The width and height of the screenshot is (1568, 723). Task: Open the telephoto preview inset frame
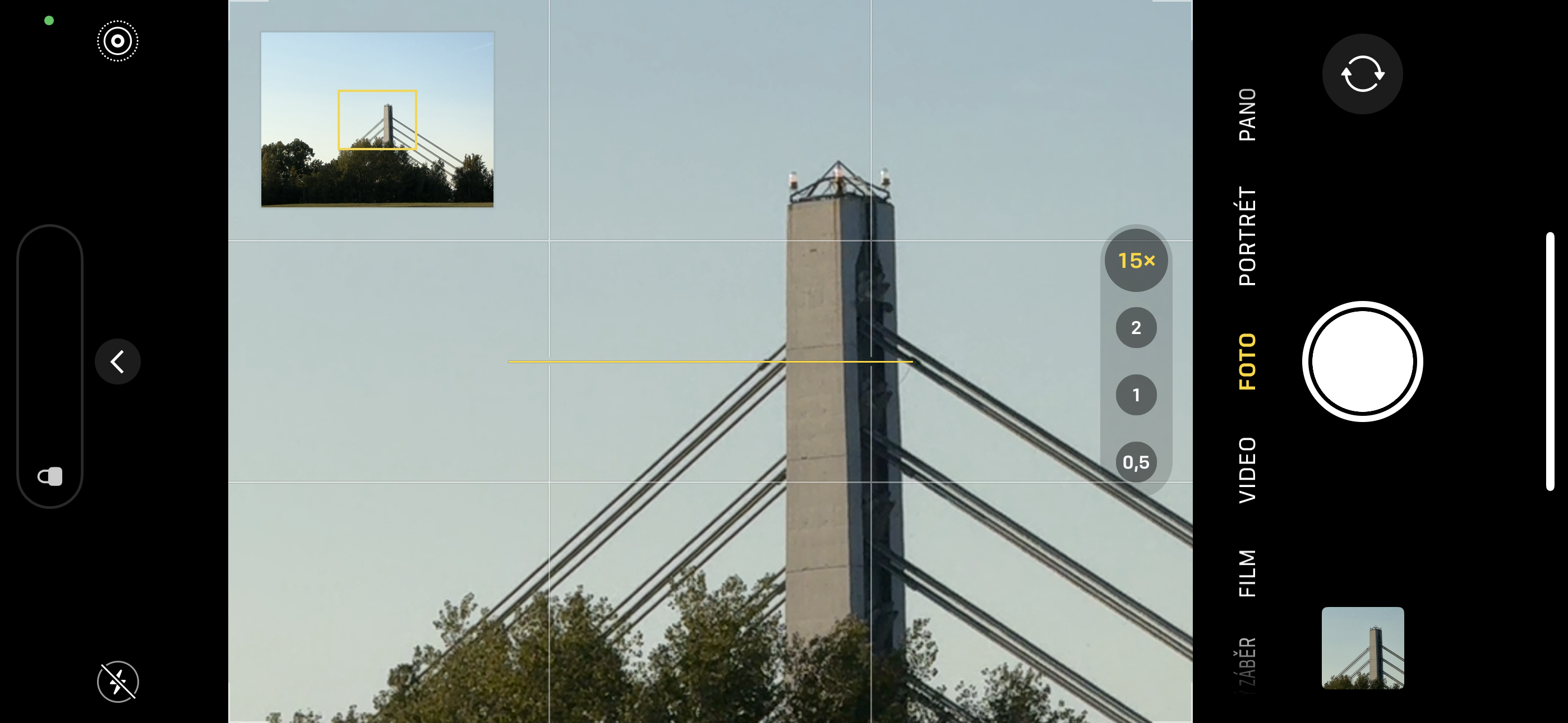click(x=376, y=119)
